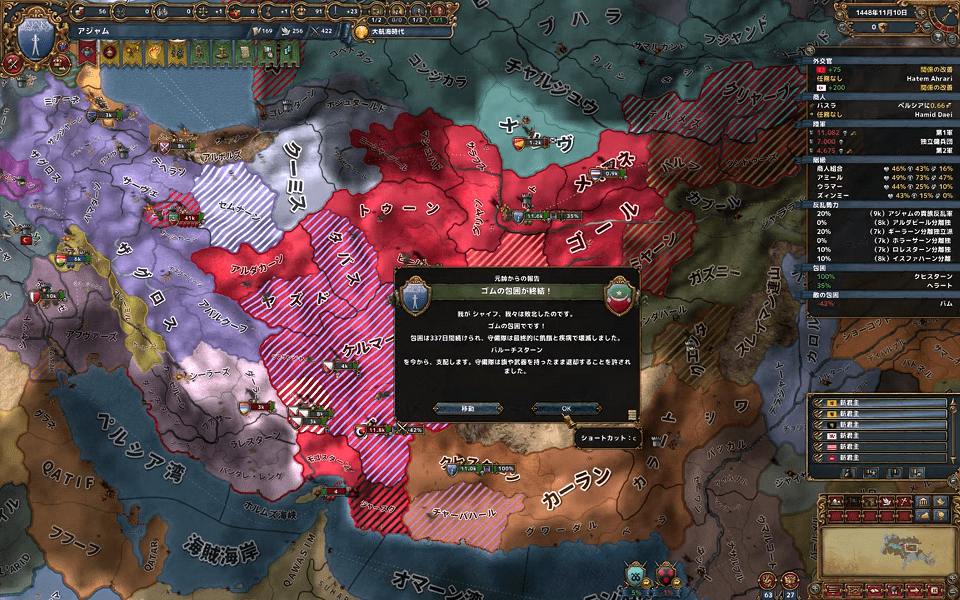Open the アジャムの貴族反乱軍 rebel entry
Image resolution: width=960 pixels, height=600 pixels.
(x=880, y=213)
